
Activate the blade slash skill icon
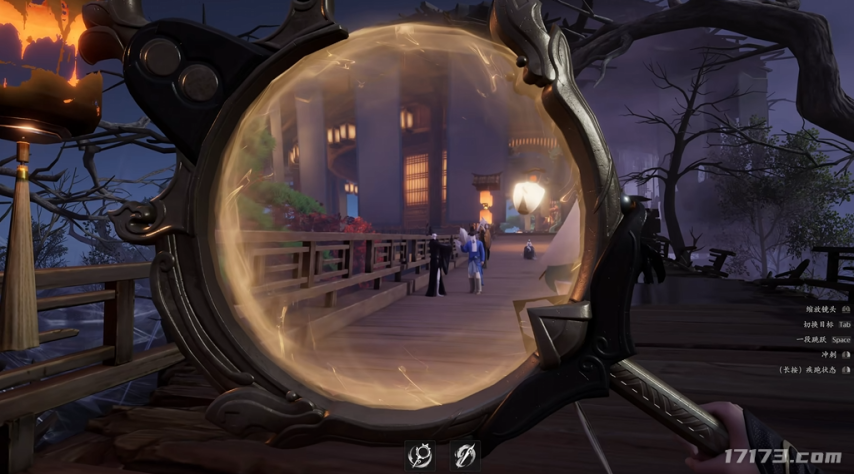tap(464, 455)
